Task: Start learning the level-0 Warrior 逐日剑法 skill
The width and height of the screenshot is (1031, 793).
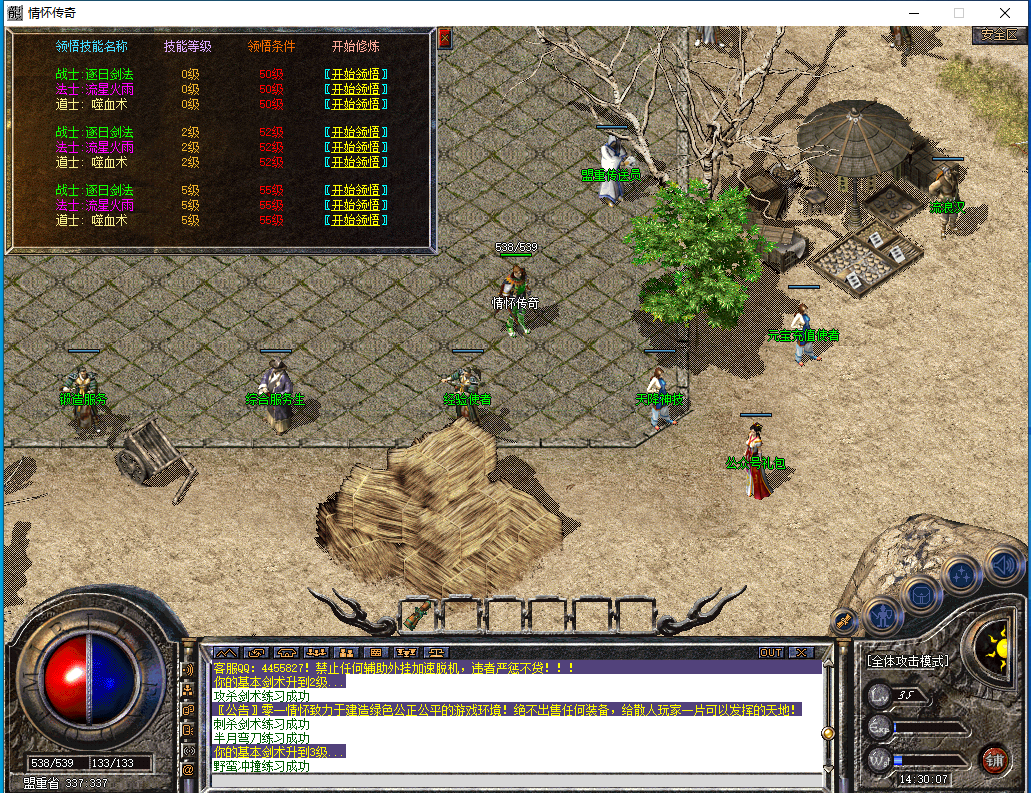Action: pos(355,74)
